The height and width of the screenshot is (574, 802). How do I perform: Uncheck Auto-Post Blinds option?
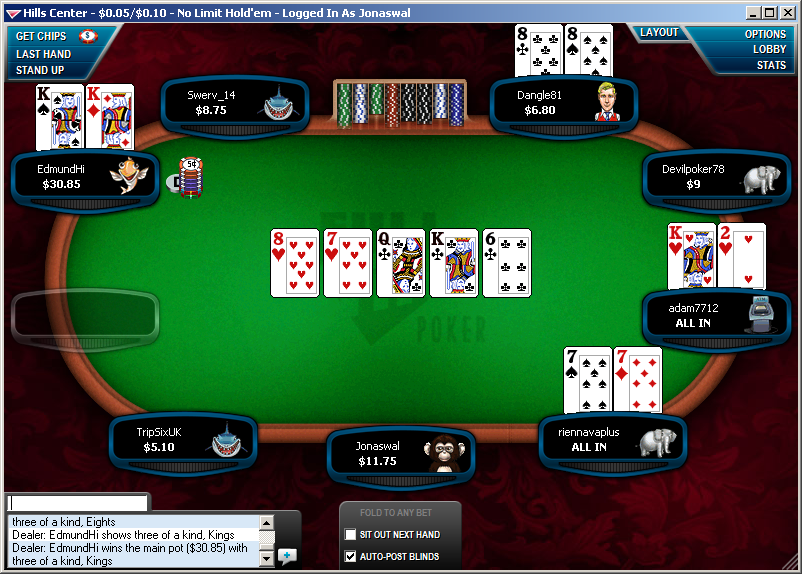click(x=350, y=556)
